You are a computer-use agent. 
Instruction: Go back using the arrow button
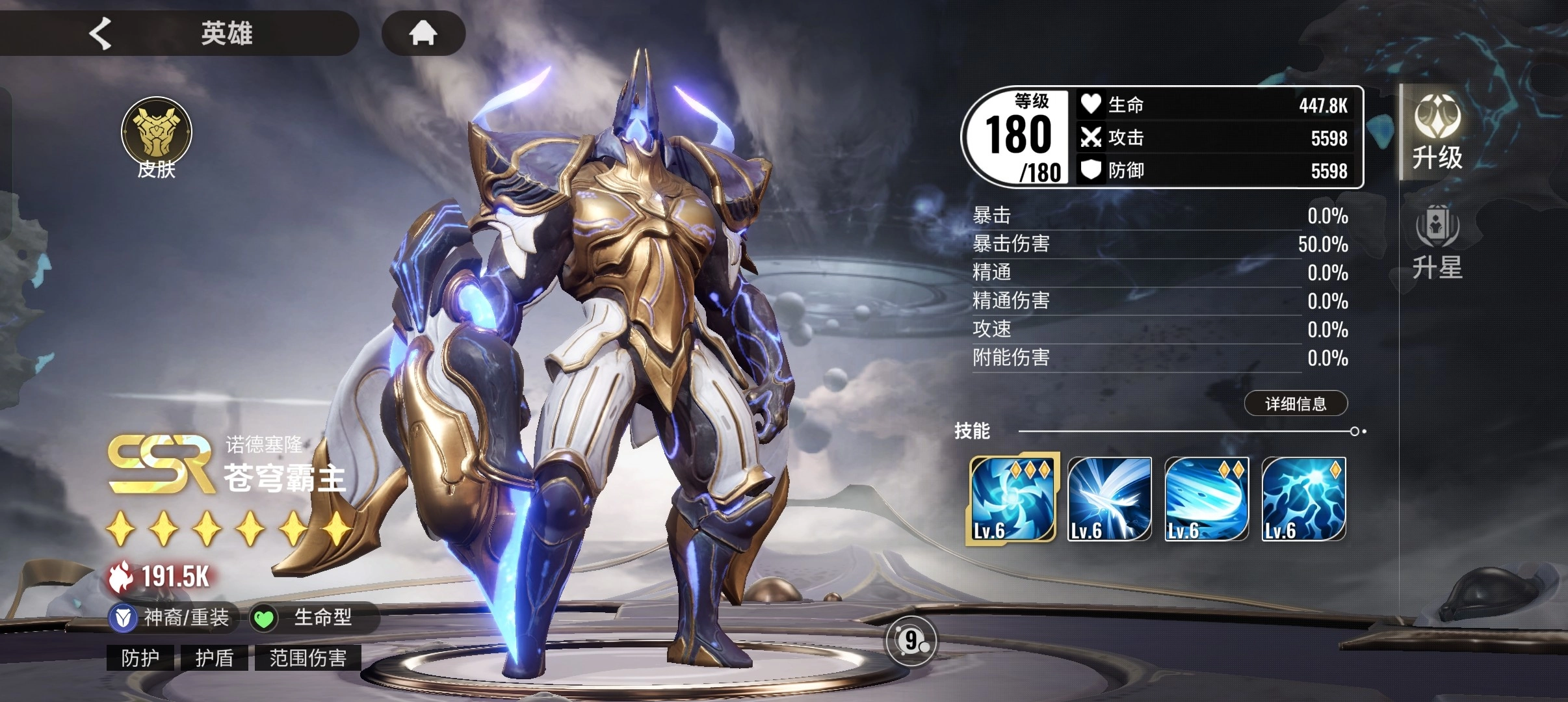(101, 33)
